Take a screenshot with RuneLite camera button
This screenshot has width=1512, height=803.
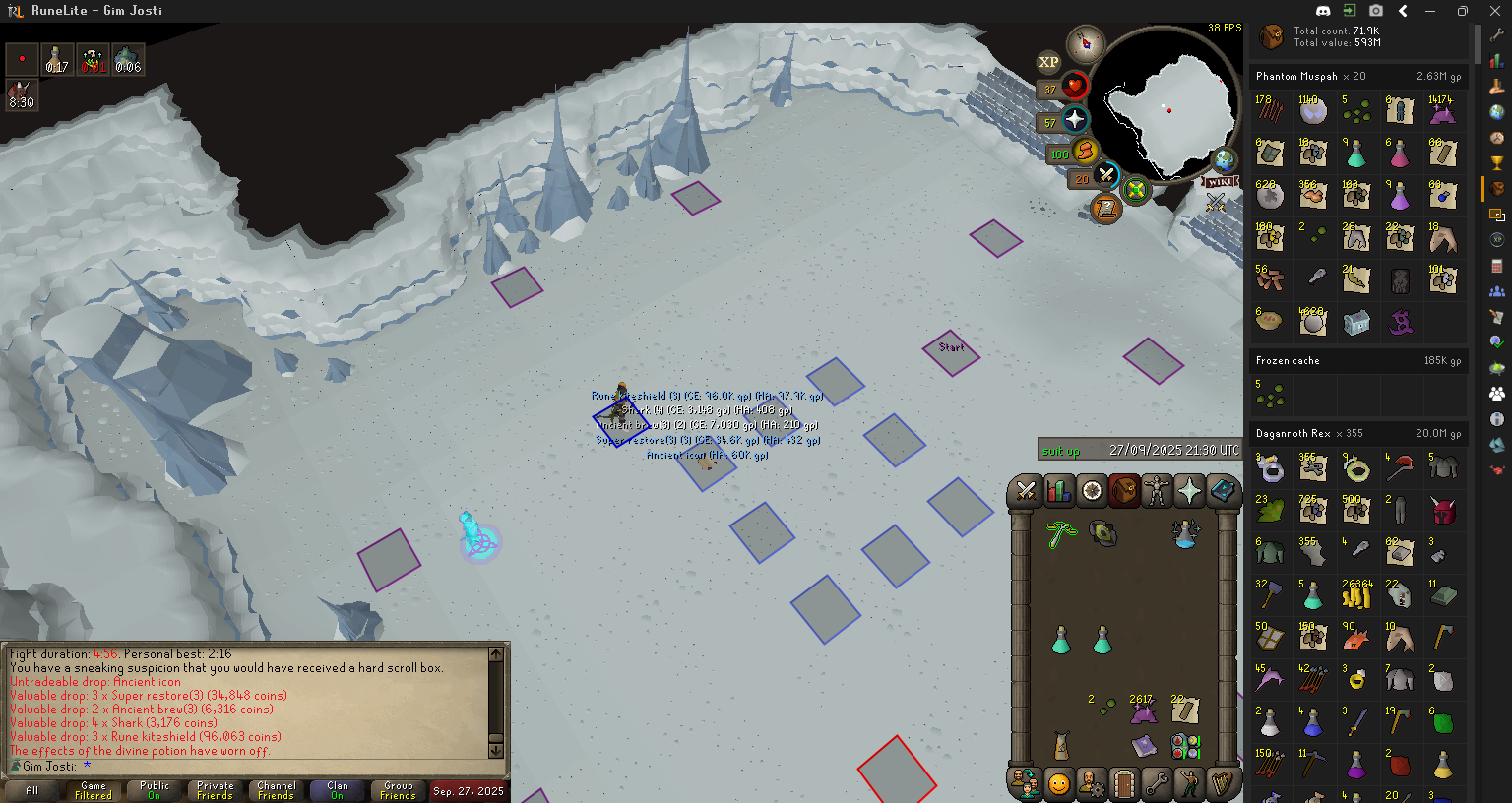[1375, 11]
